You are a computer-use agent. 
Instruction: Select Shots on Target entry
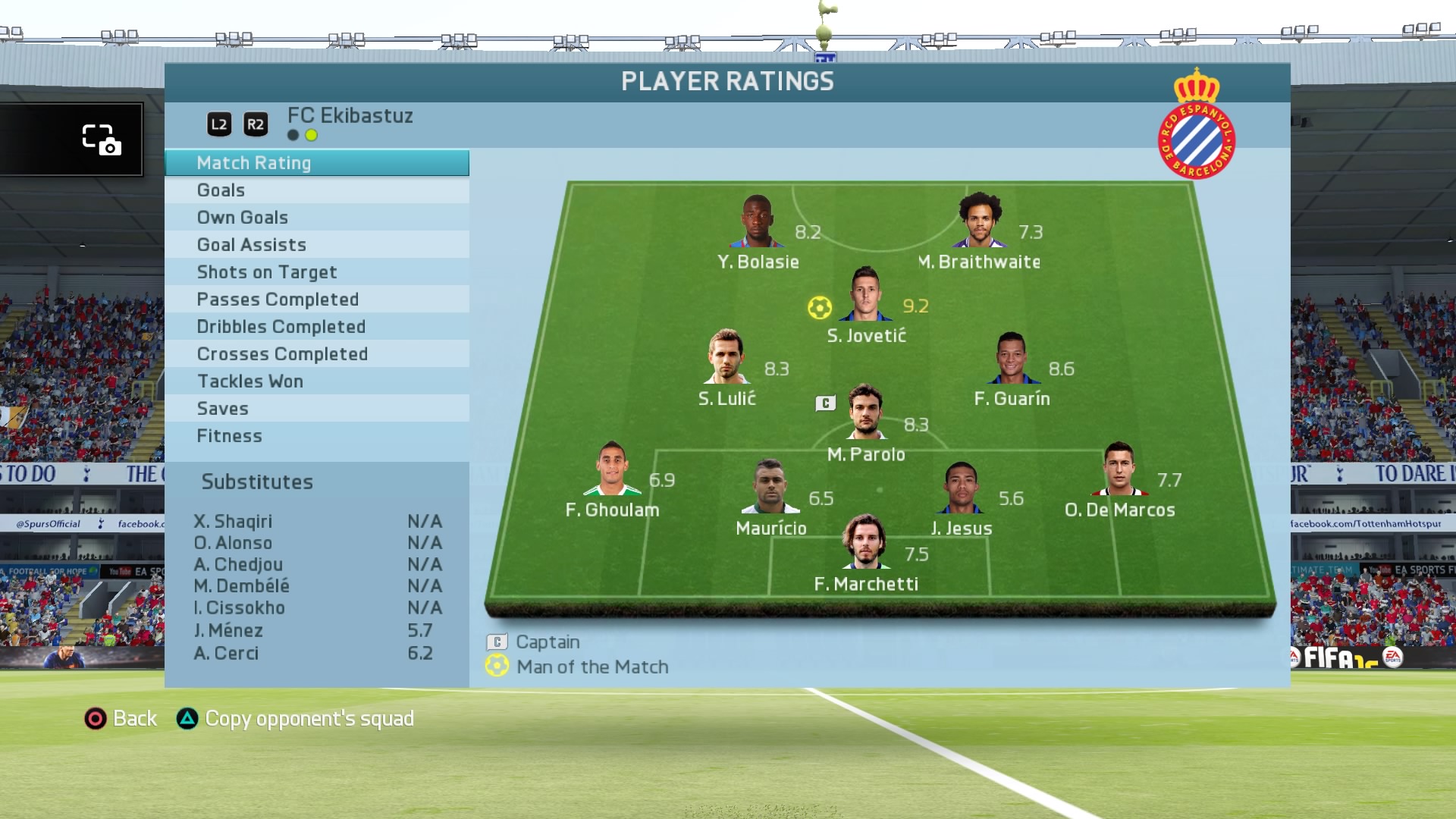(317, 272)
